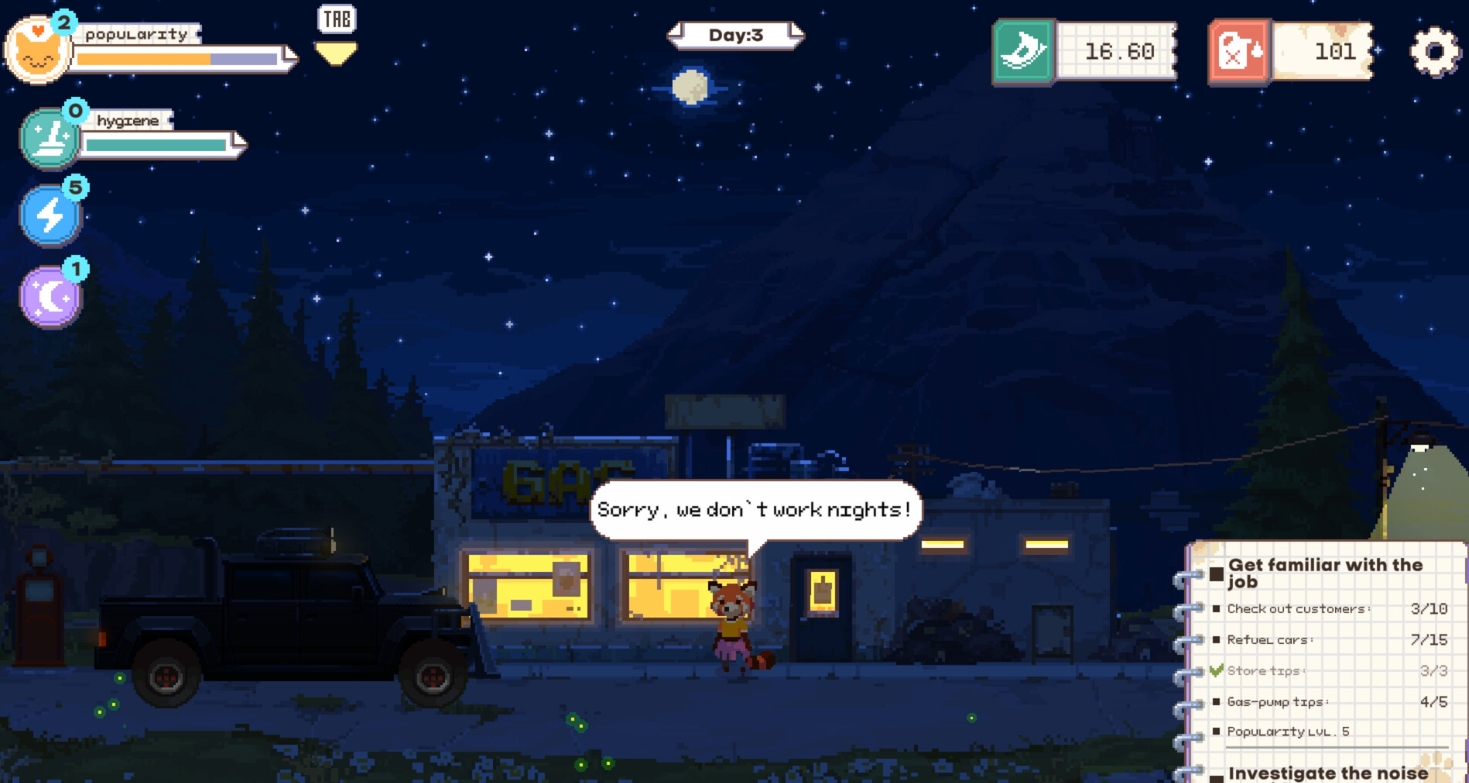The height and width of the screenshot is (783, 1469).
Task: Select the 'Investigate the noise' quest entry
Action: (1327, 773)
